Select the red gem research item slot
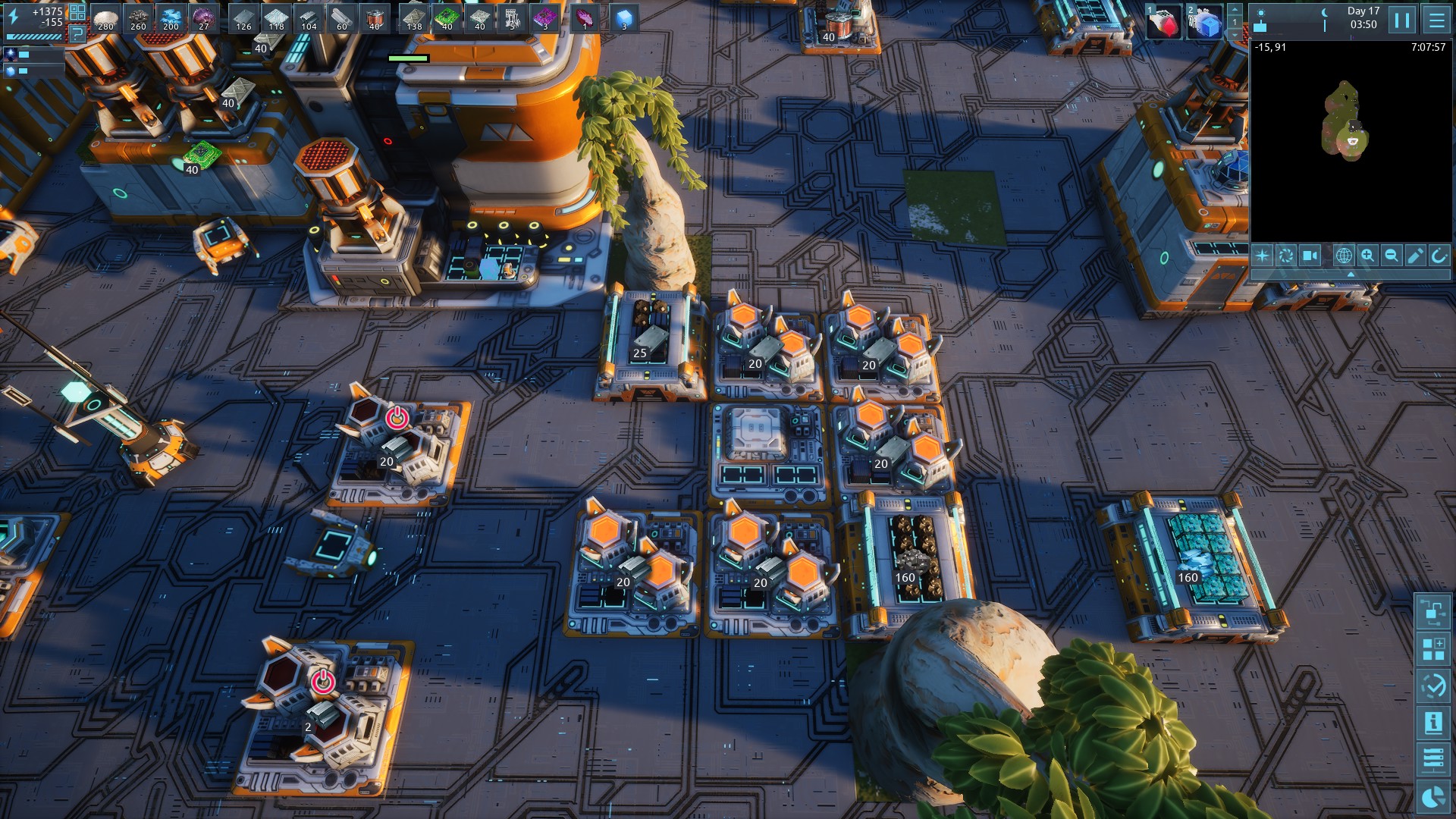This screenshot has height=819, width=1456. pos(1163,23)
